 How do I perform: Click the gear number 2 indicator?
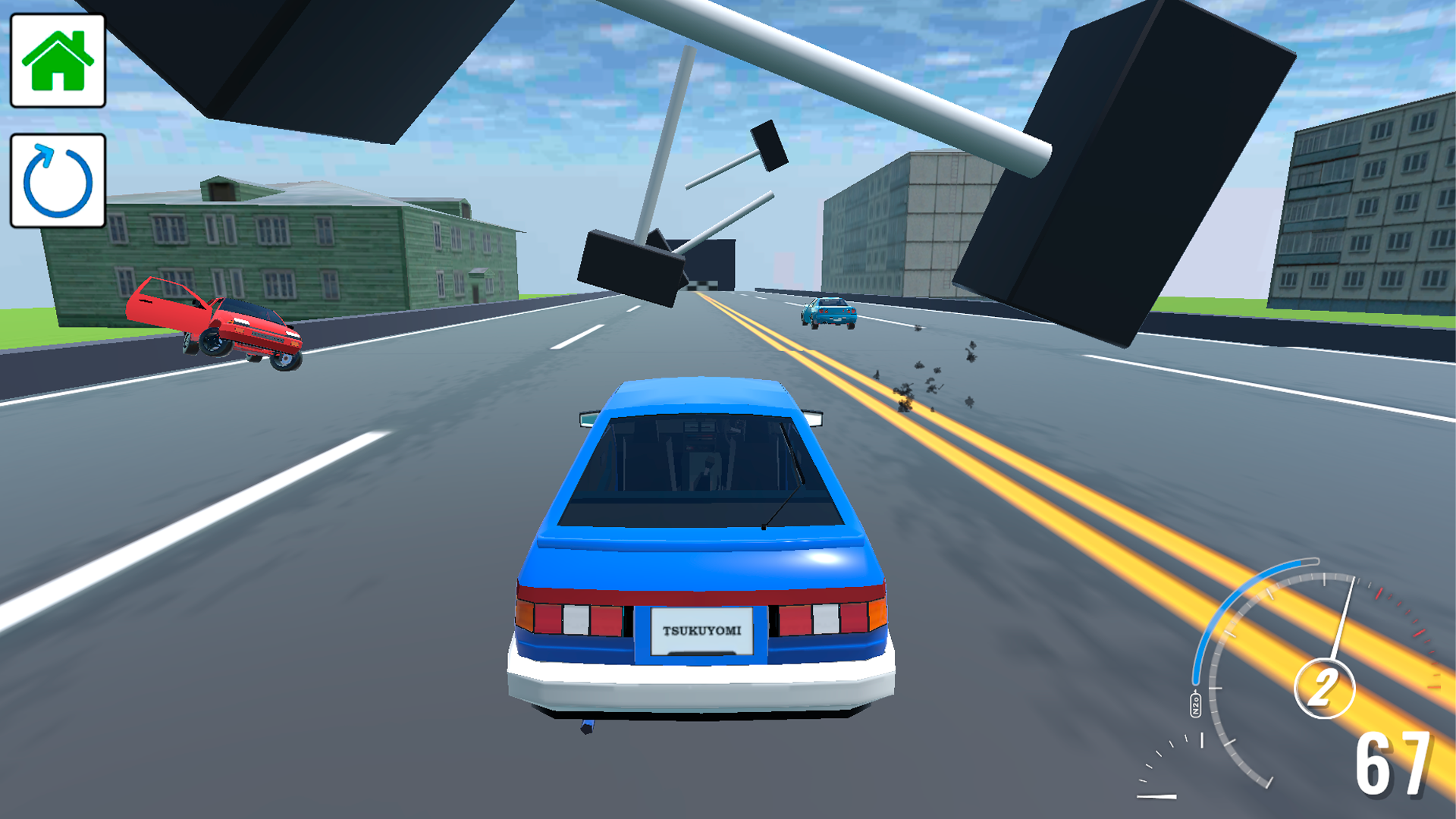pos(1325,686)
